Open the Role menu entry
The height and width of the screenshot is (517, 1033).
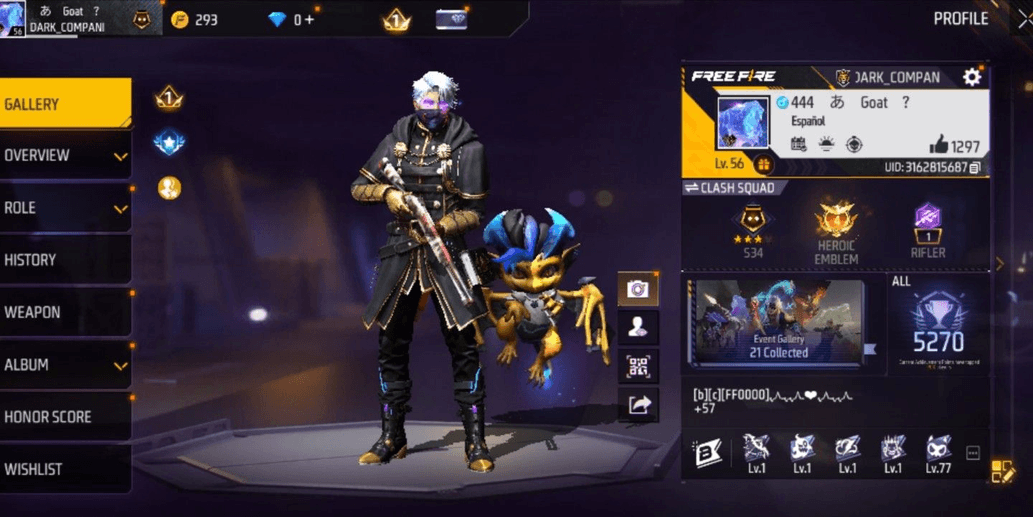[x=65, y=208]
